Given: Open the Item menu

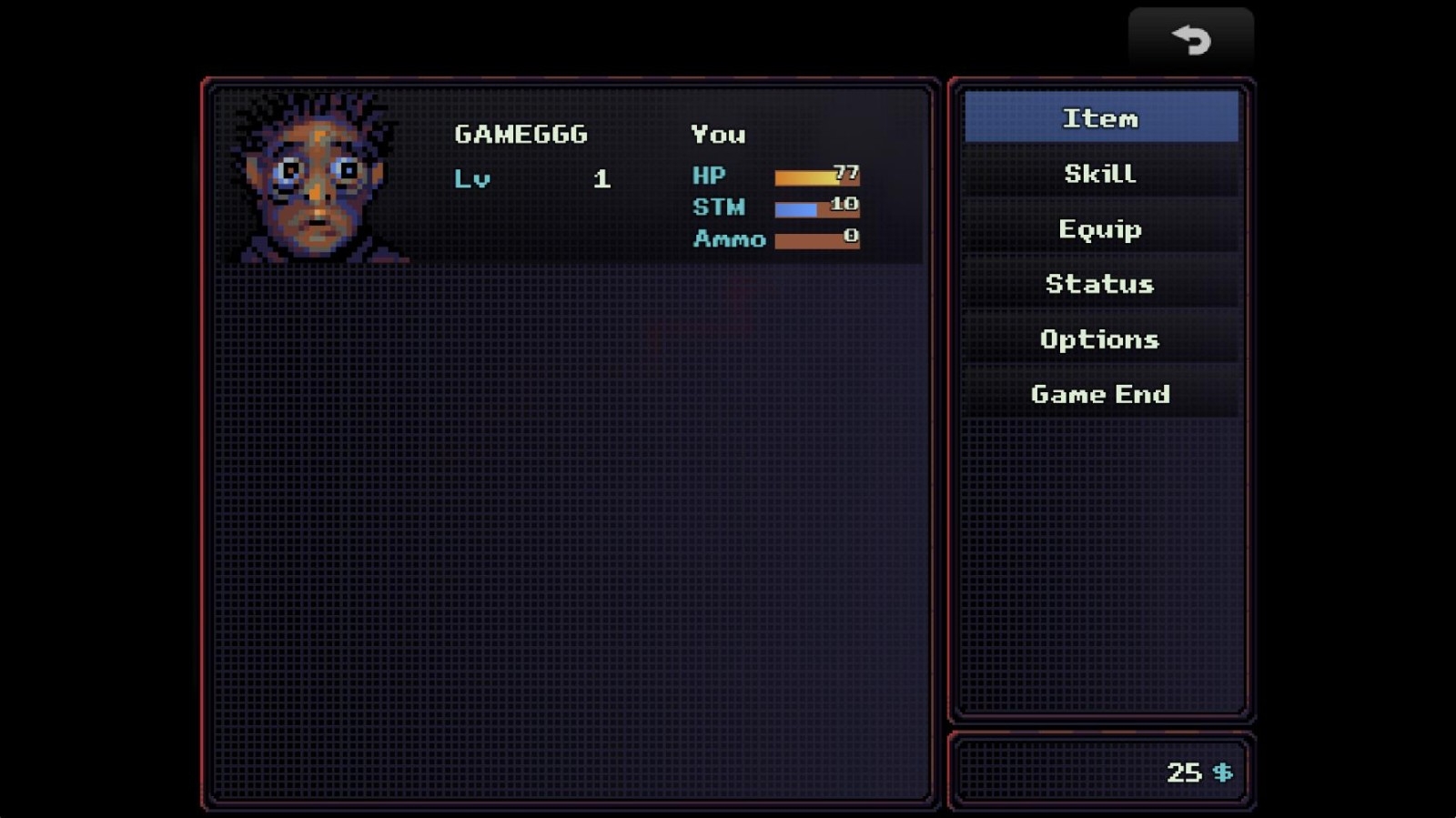Looking at the screenshot, I should point(1100,118).
